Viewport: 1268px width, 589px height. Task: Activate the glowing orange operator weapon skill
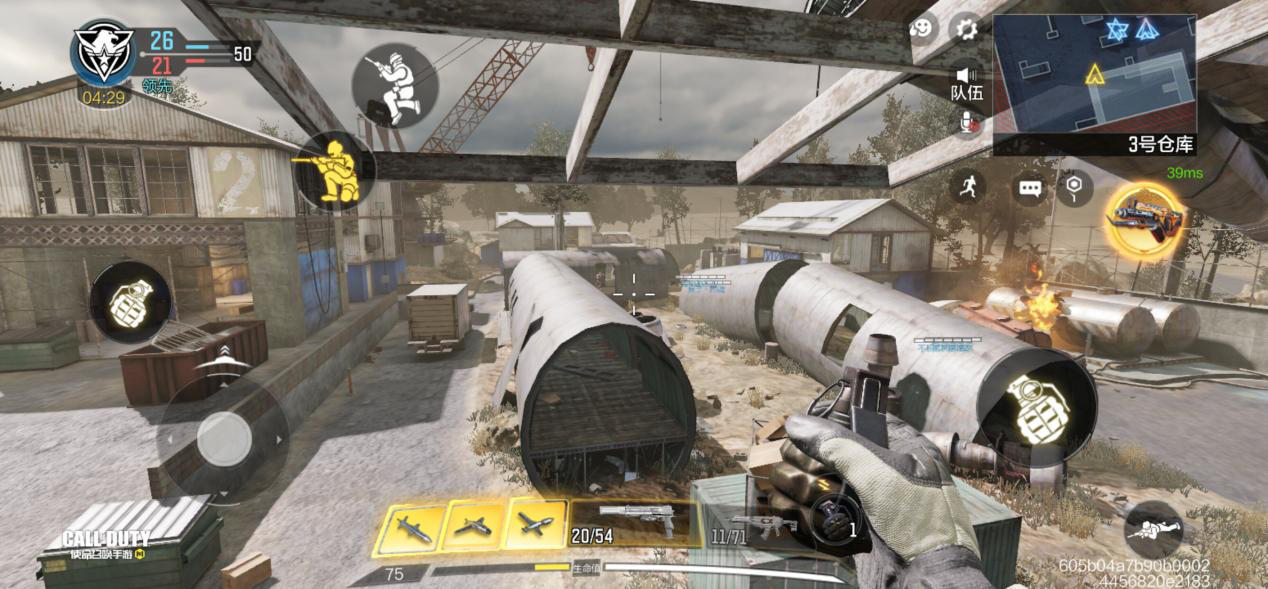coord(1143,219)
